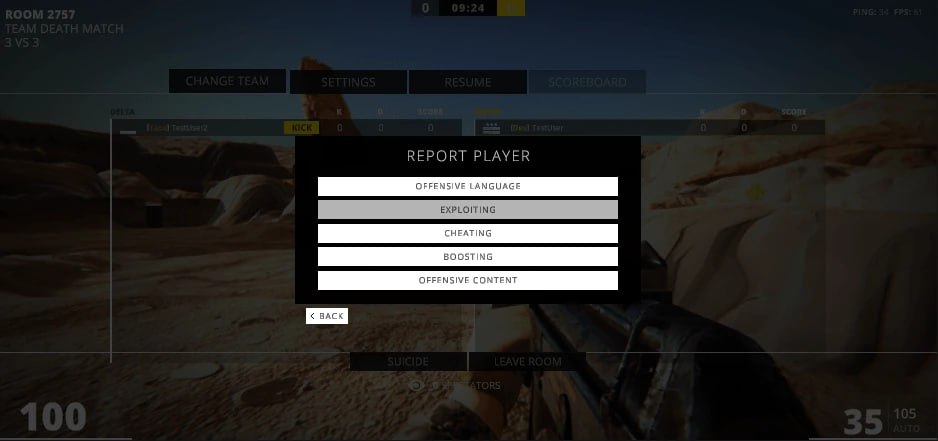Kick TestUser2 from the room

pos(299,128)
